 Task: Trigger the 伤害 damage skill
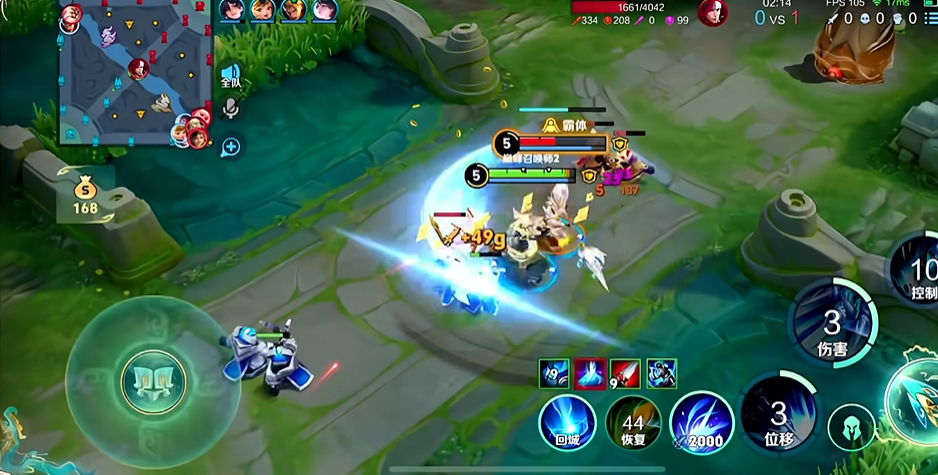coord(831,325)
